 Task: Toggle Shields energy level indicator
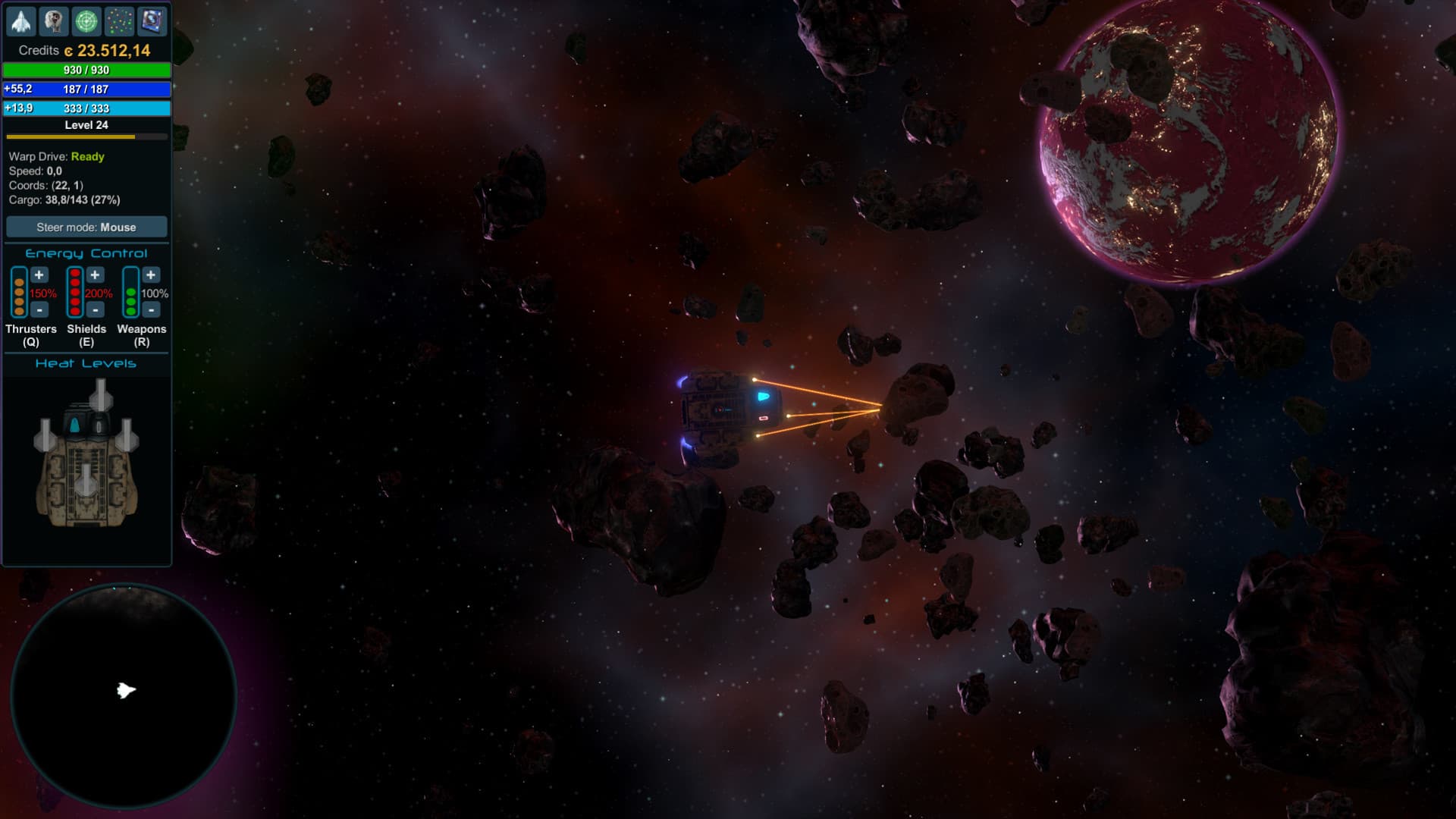tap(74, 292)
